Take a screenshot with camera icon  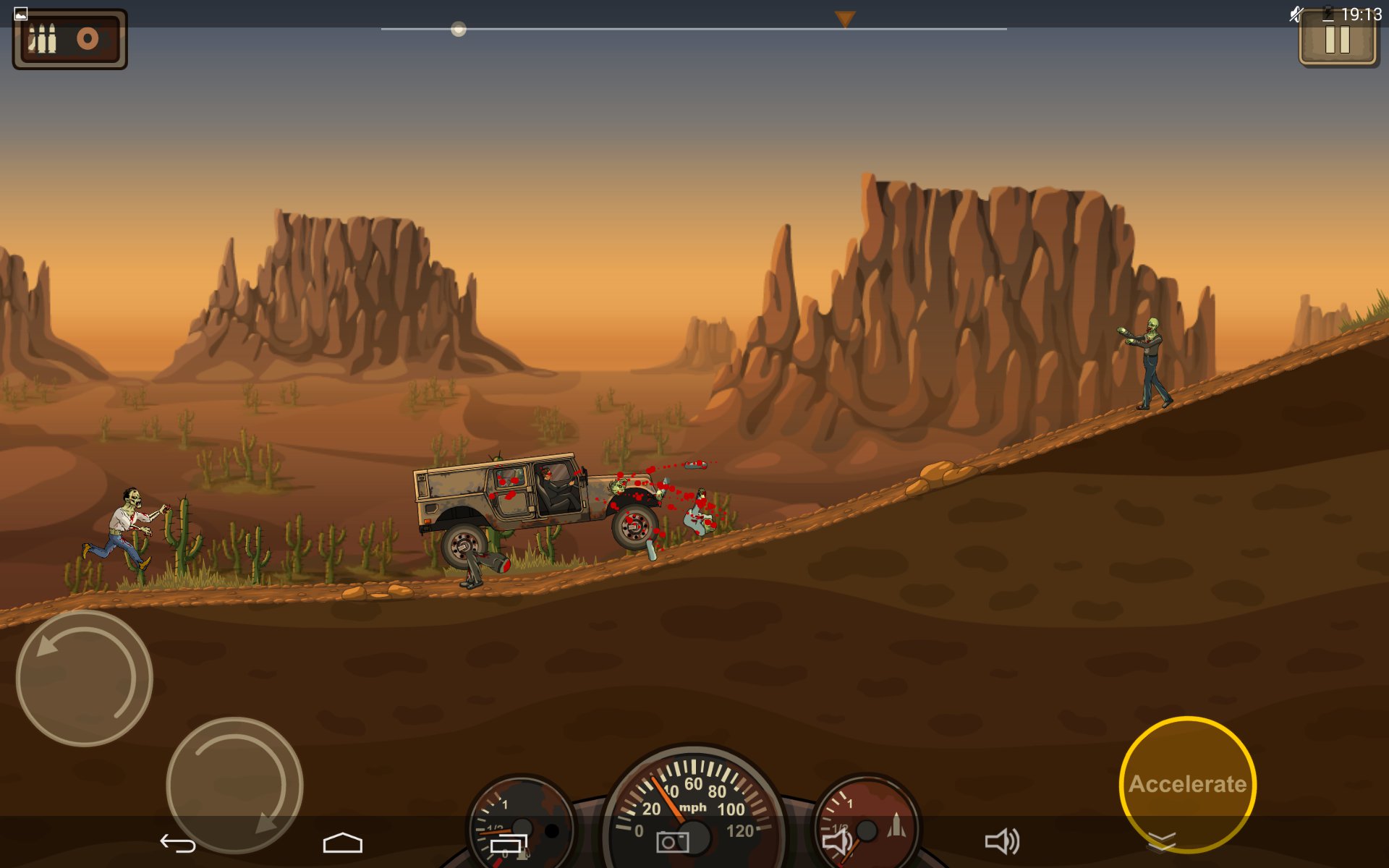pos(673,843)
